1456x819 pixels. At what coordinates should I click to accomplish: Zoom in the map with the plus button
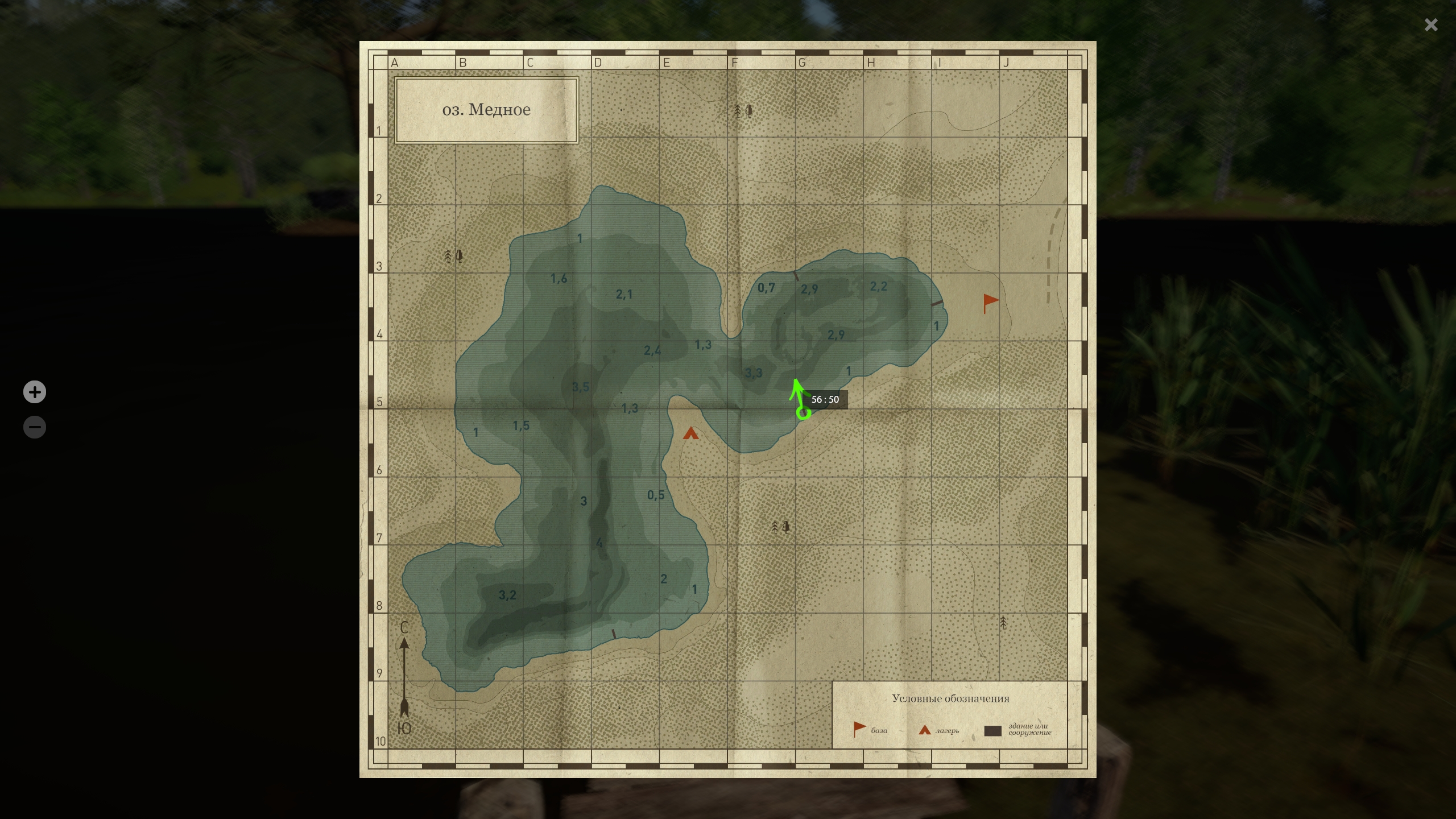pyautogui.click(x=35, y=392)
